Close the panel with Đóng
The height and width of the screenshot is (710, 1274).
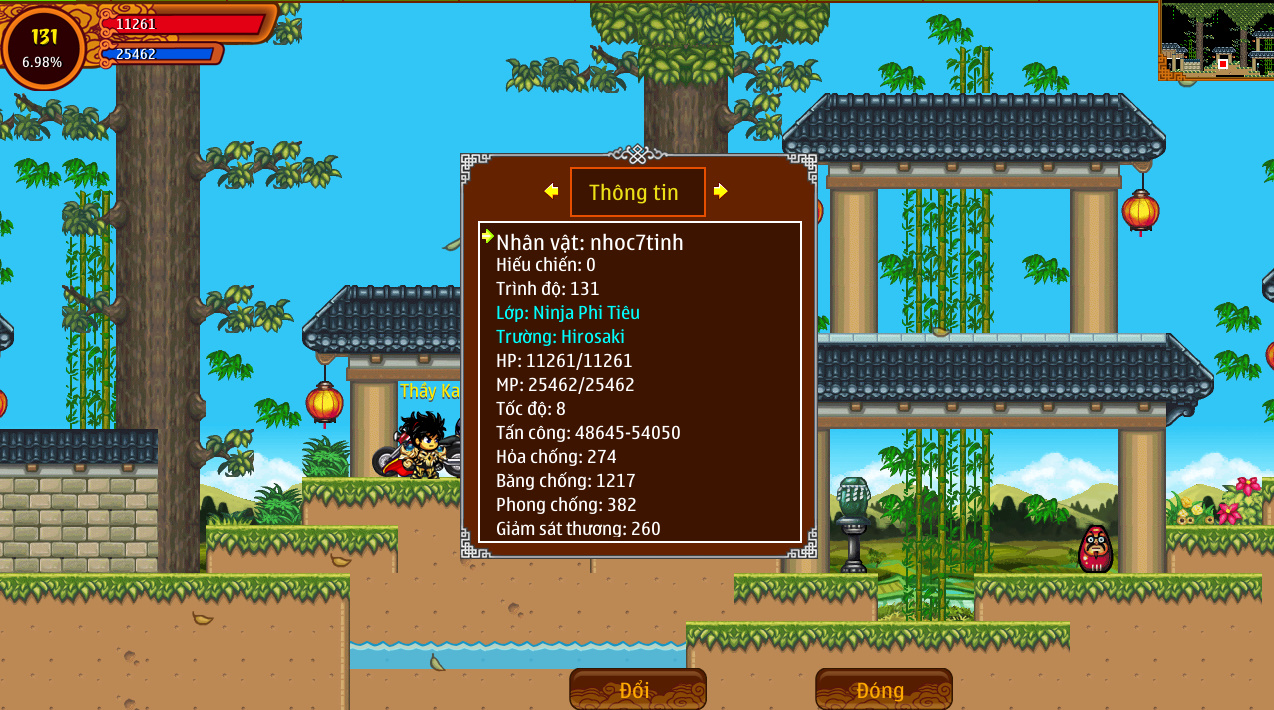coord(883,690)
